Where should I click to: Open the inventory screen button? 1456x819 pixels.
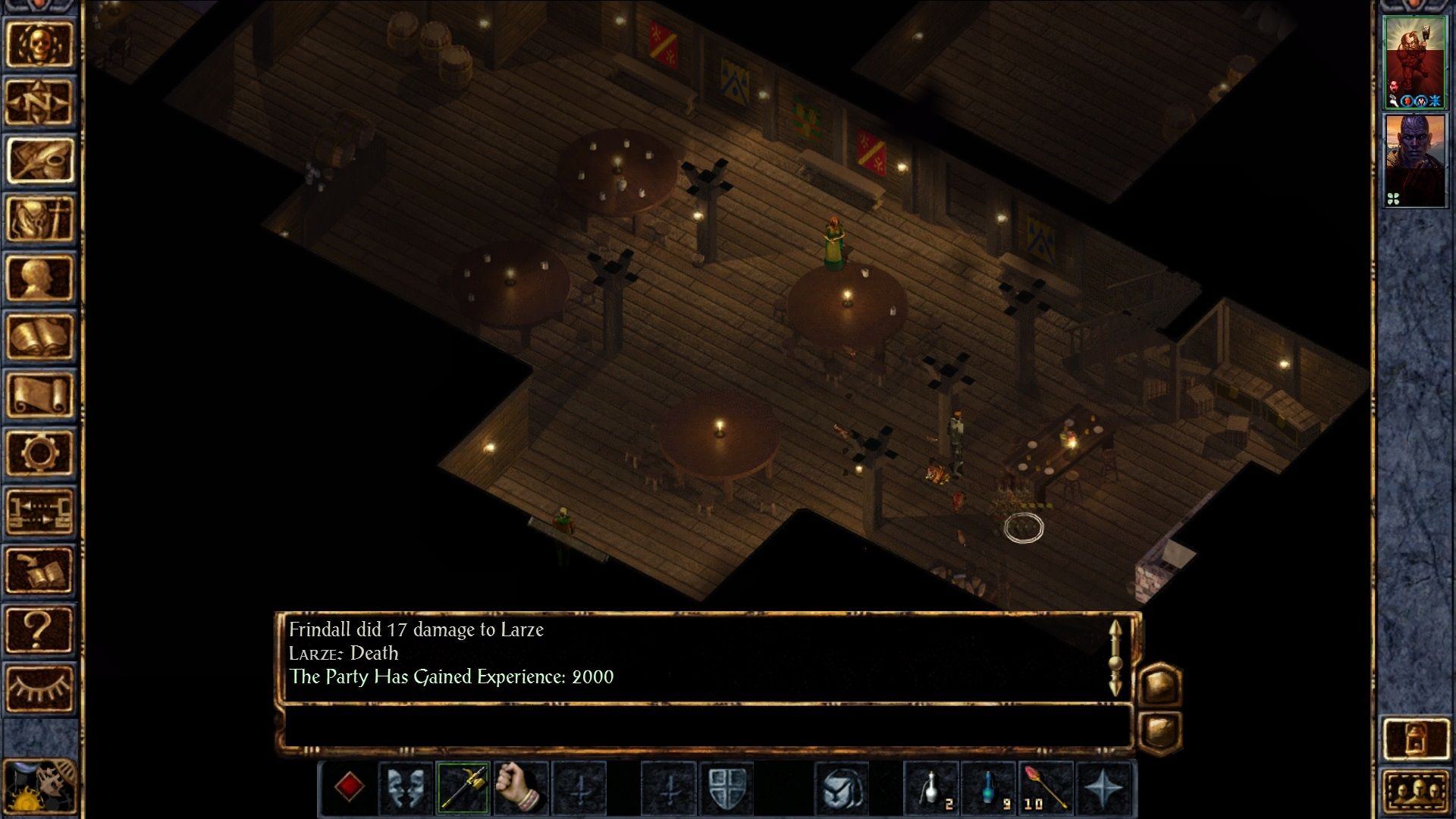39,219
